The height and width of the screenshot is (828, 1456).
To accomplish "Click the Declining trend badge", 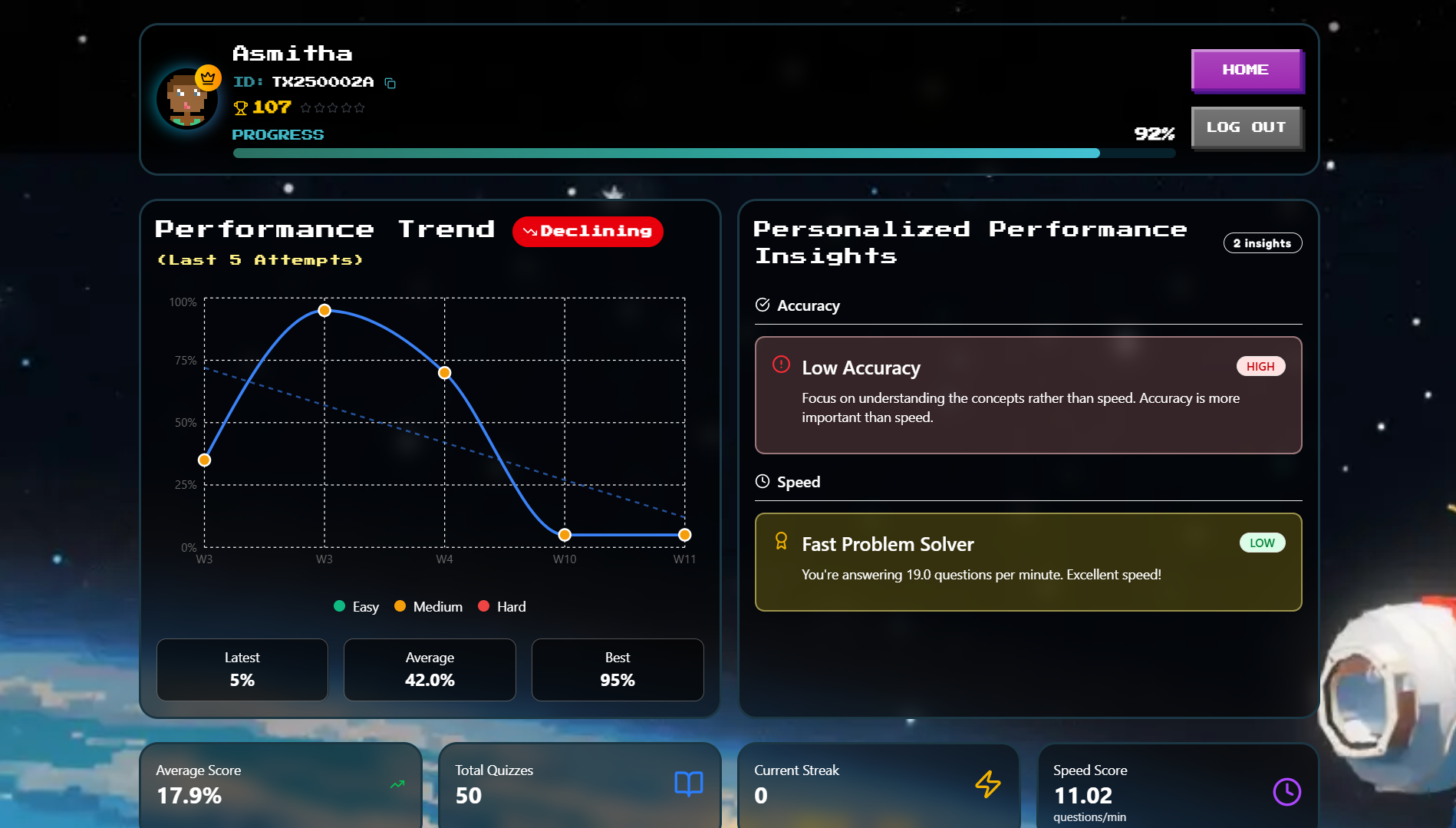I will pos(588,232).
